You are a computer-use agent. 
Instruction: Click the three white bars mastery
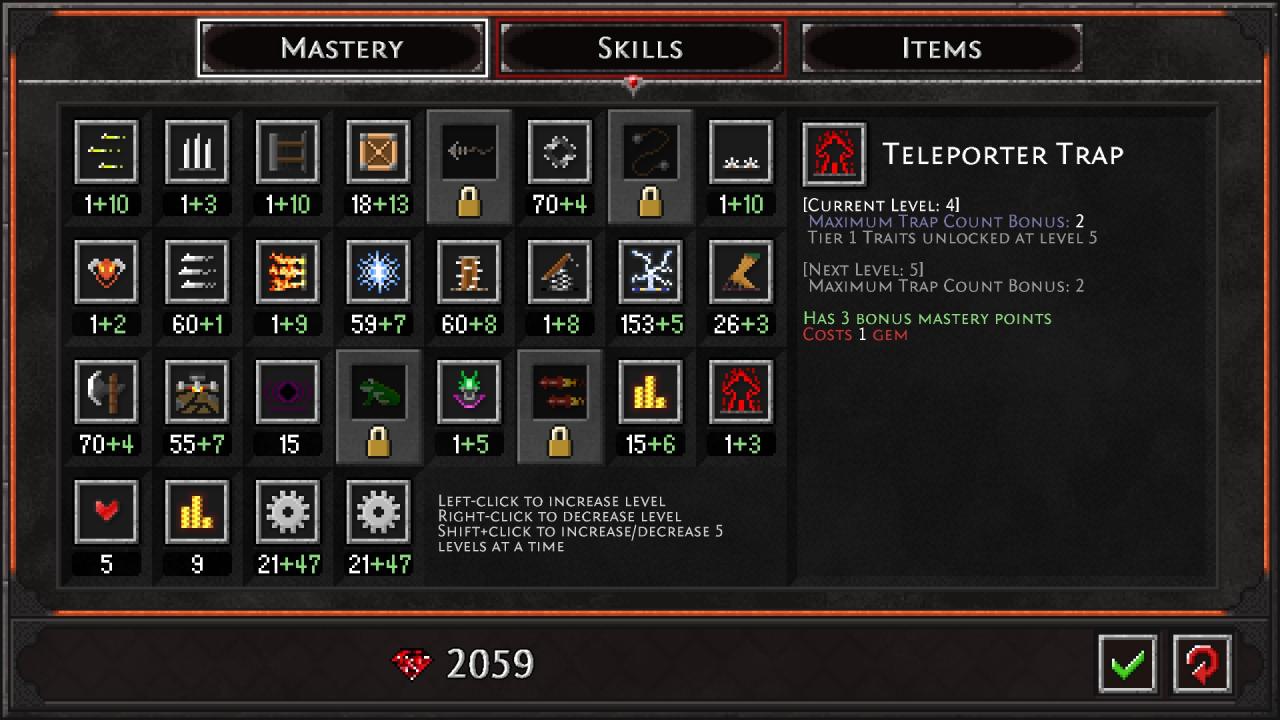[x=197, y=152]
